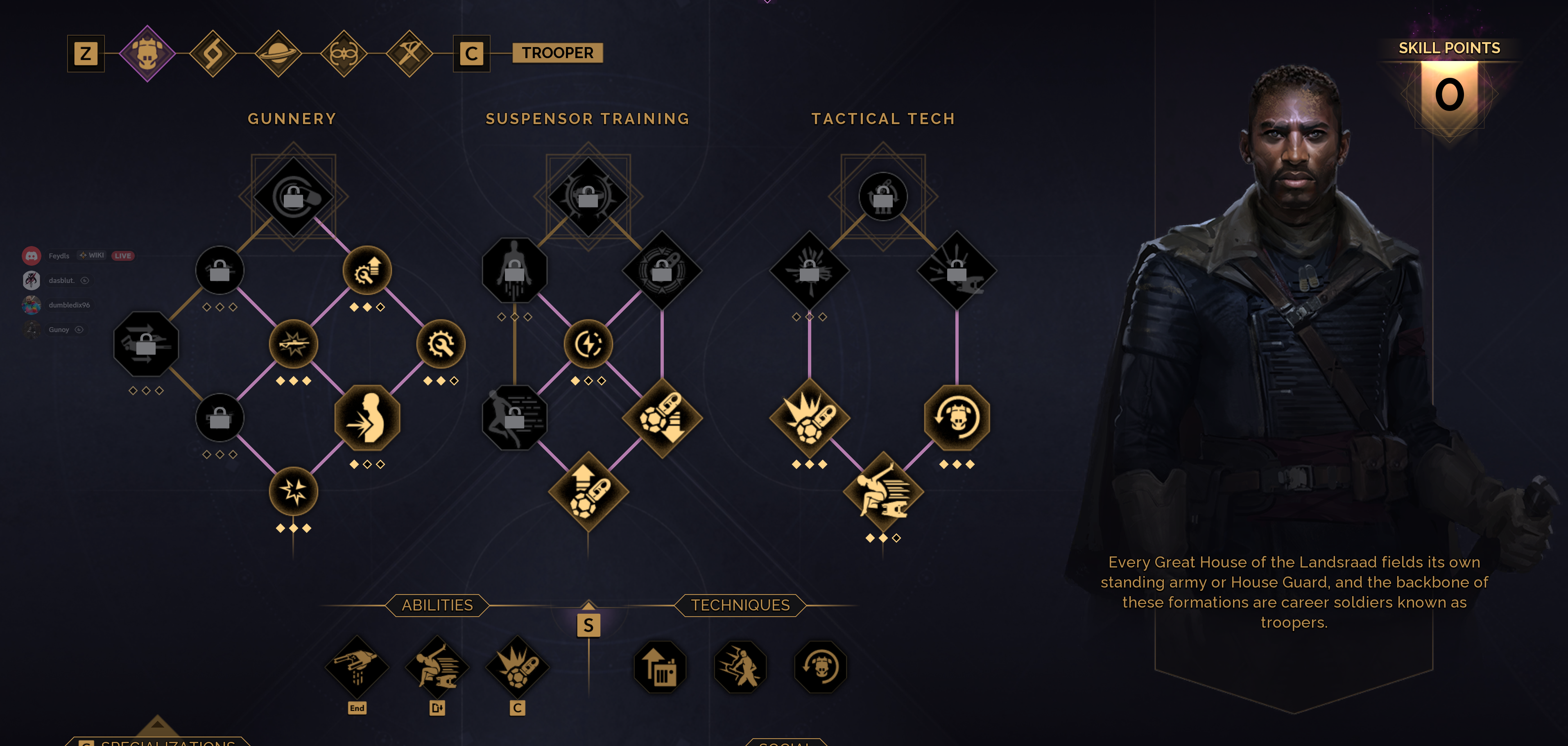The width and height of the screenshot is (1568, 746).
Task: Select the gun ability bound to End
Action: coord(357,667)
